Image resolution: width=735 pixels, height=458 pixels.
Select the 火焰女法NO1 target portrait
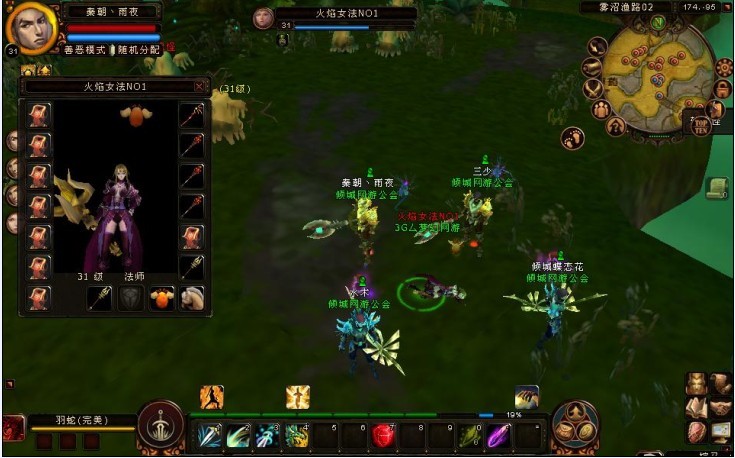tap(264, 18)
